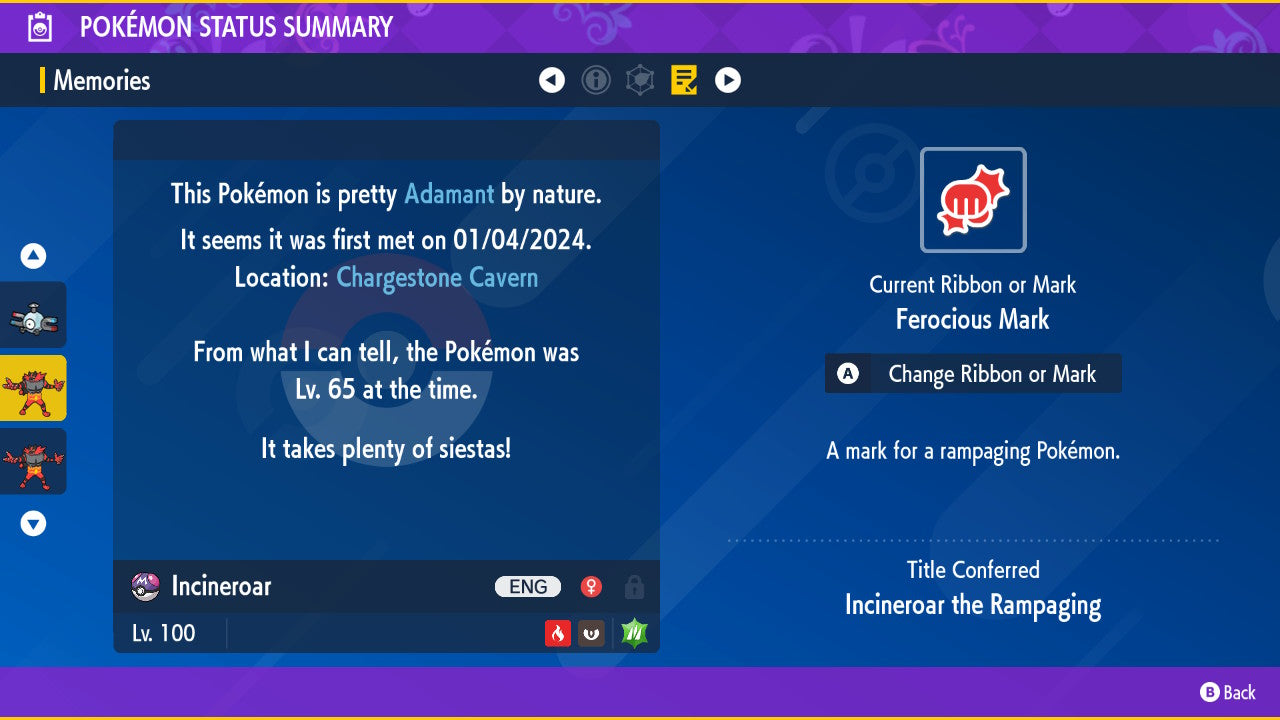Go to the next summary page arrow

click(728, 80)
